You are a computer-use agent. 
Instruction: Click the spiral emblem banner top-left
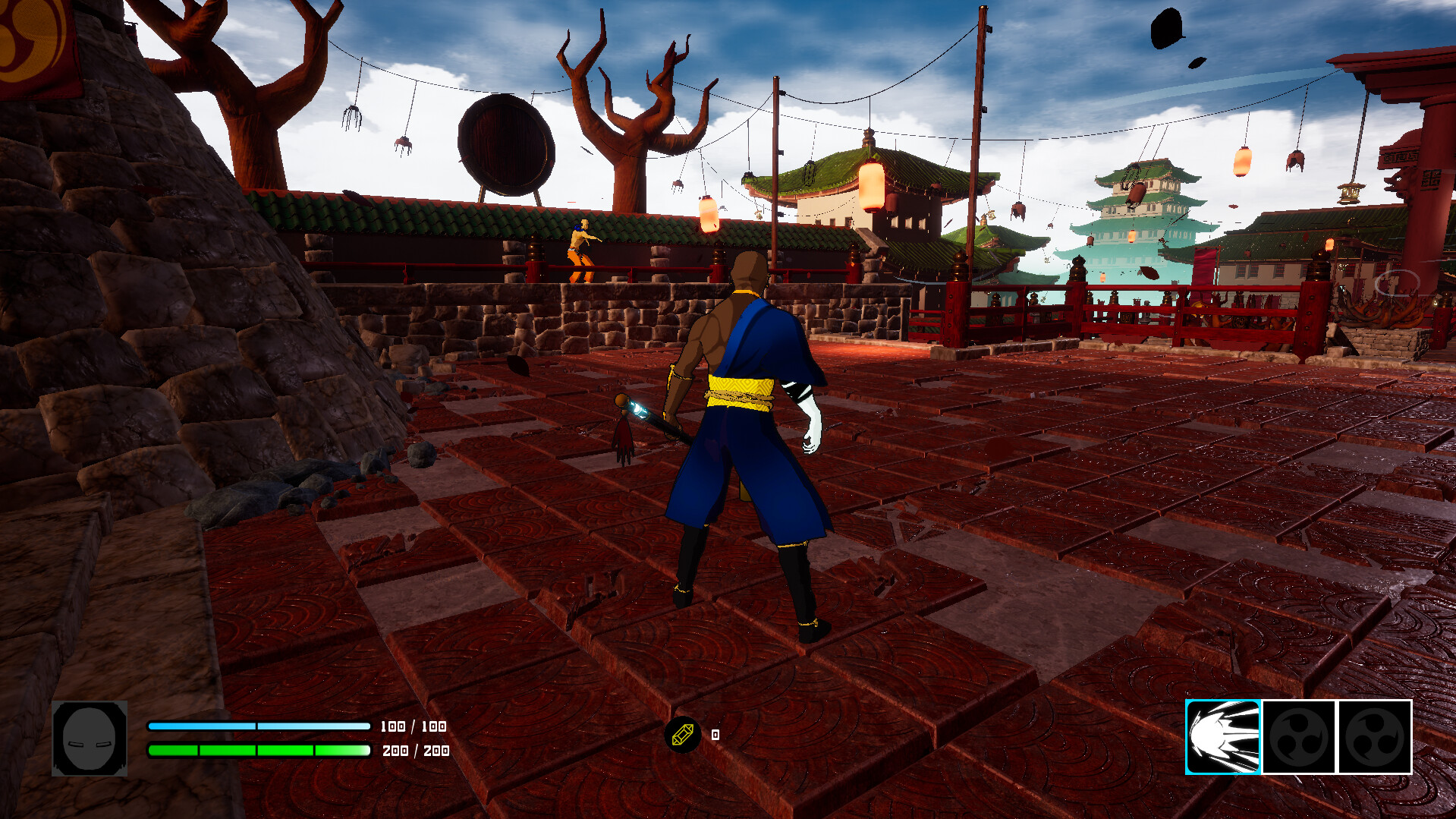point(25,34)
